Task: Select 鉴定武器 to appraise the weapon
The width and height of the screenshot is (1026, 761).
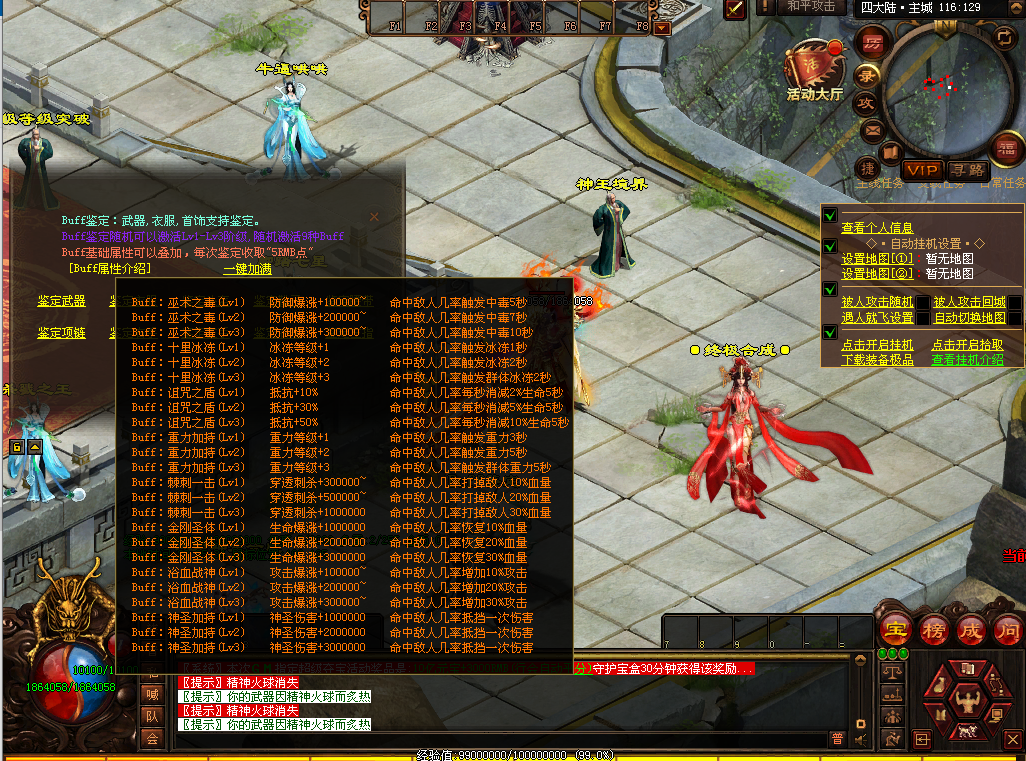Action: (x=62, y=301)
